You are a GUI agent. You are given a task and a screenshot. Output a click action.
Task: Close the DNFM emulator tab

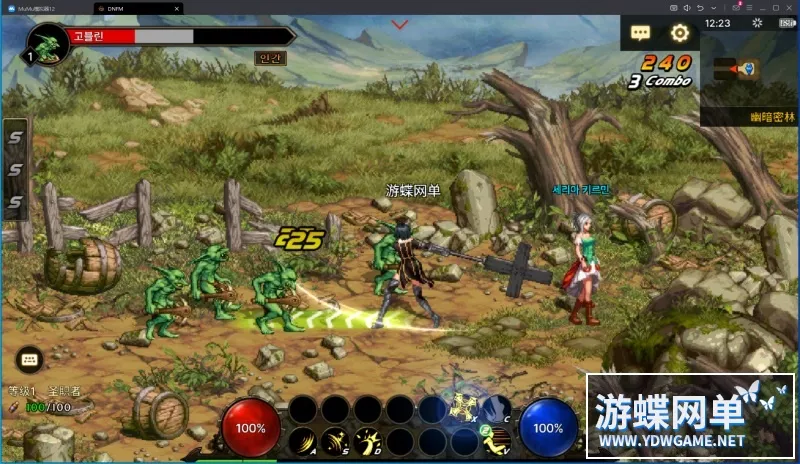177,8
